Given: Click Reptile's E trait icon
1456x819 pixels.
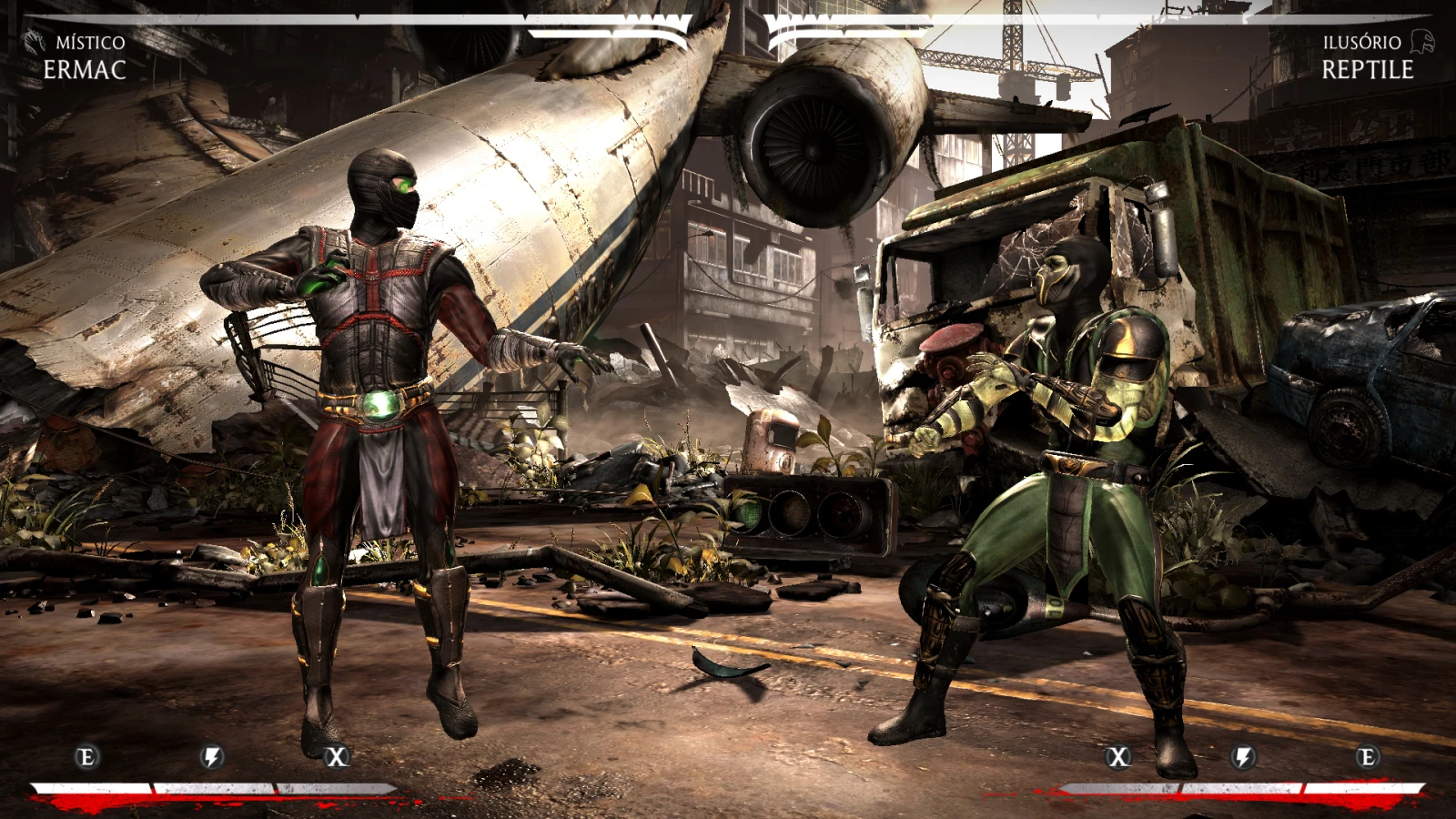Looking at the screenshot, I should (1369, 756).
